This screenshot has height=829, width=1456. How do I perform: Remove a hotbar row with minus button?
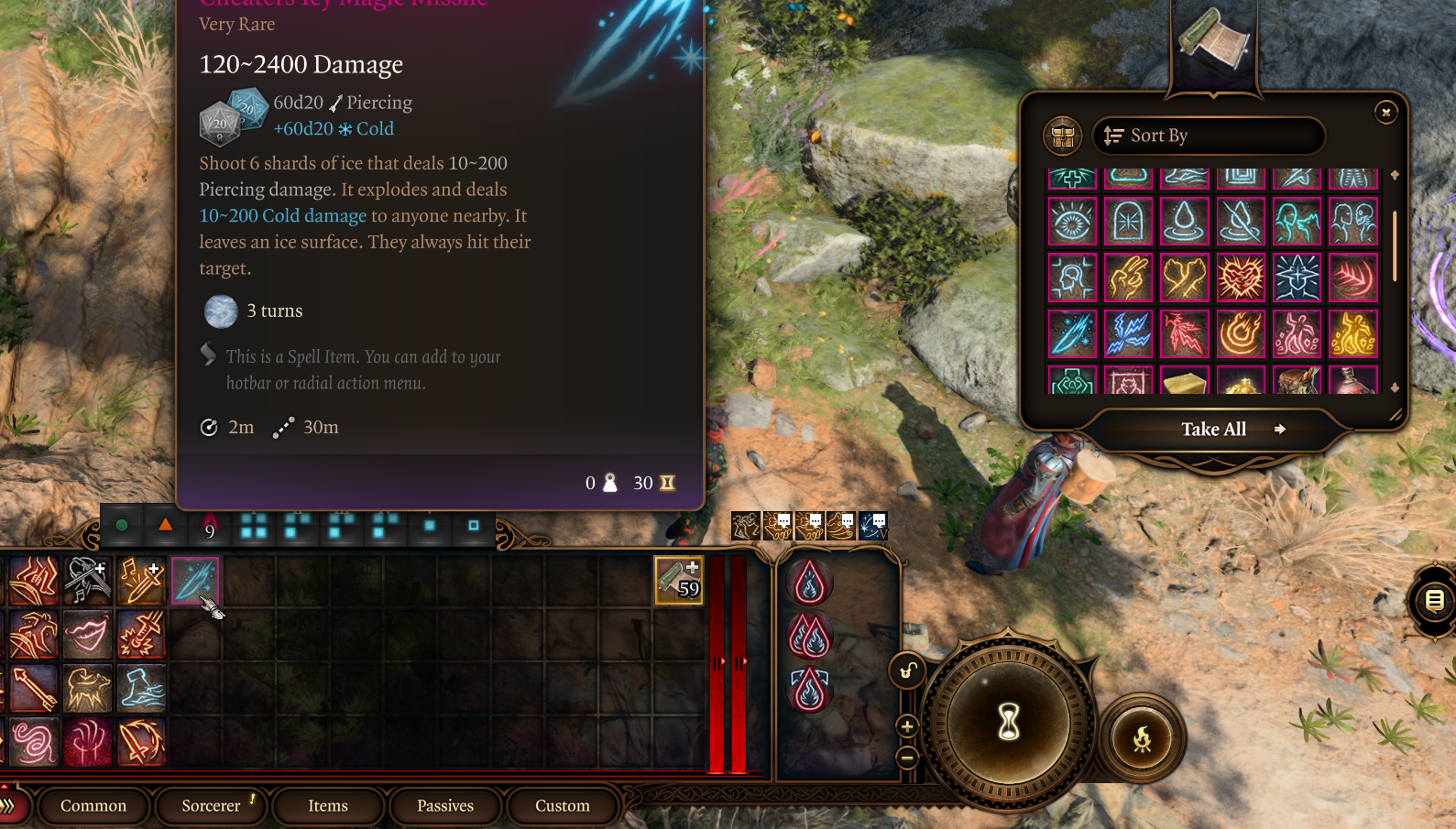(907, 758)
